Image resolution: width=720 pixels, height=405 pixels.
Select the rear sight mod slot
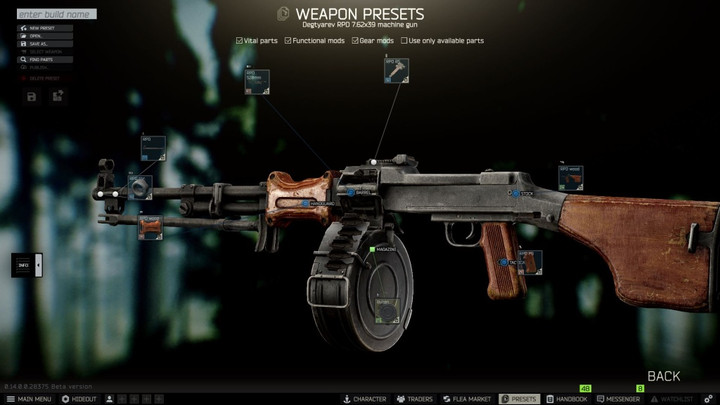[397, 70]
